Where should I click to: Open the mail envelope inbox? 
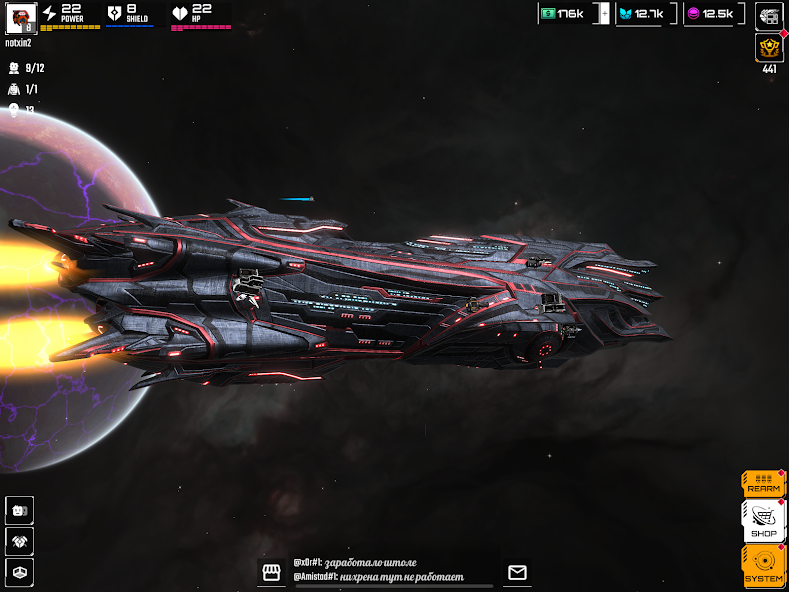coord(517,572)
